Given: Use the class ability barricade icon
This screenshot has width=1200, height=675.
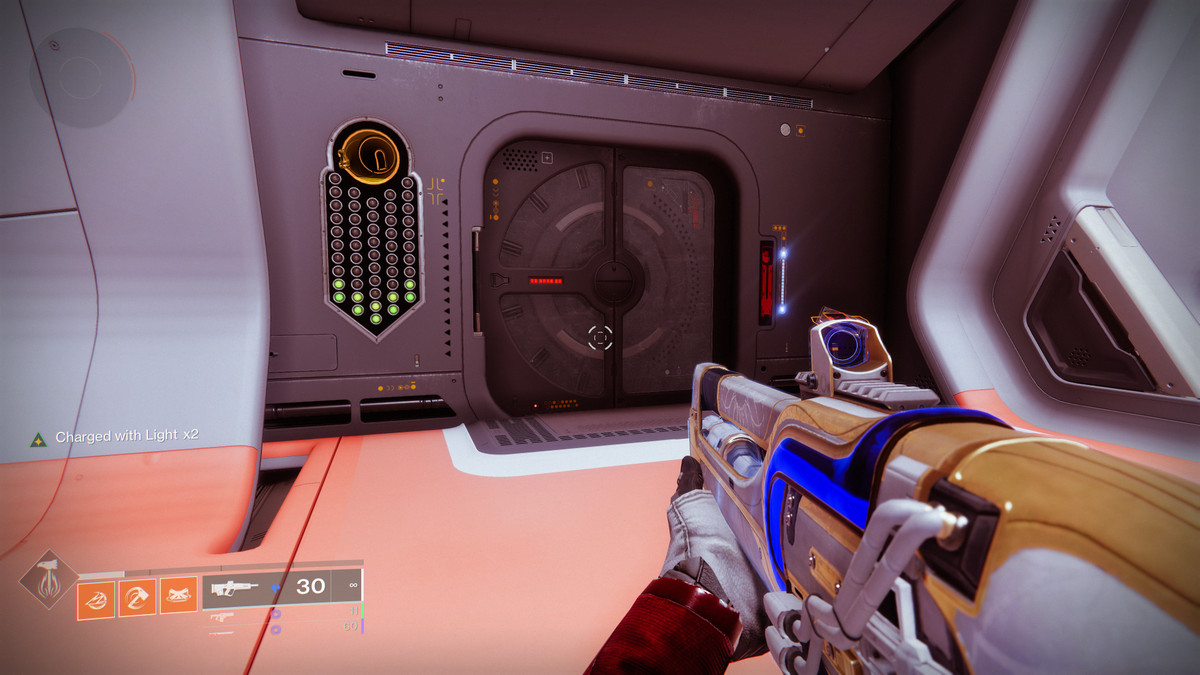Looking at the screenshot, I should [x=178, y=597].
